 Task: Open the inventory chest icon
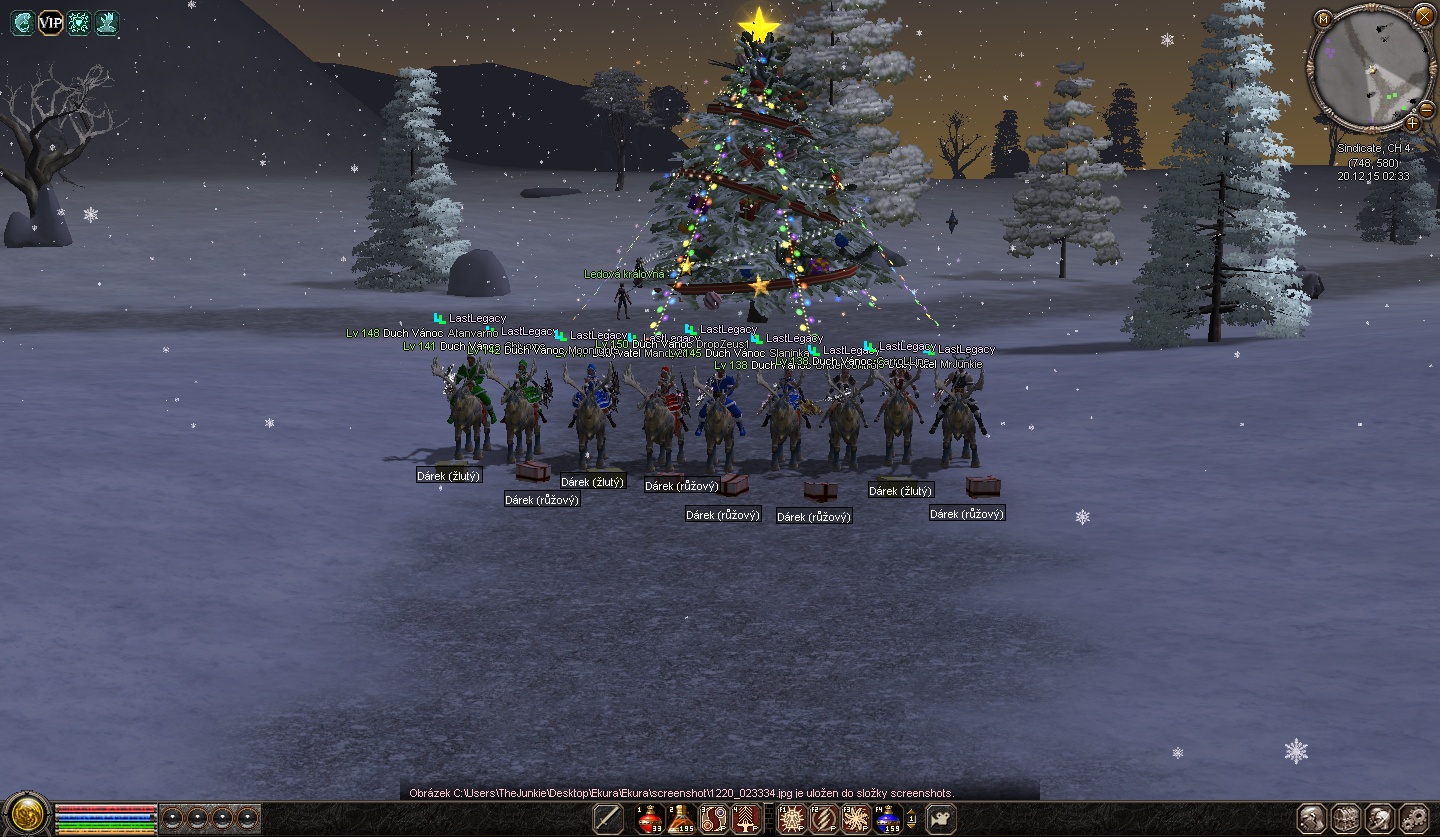click(1346, 818)
